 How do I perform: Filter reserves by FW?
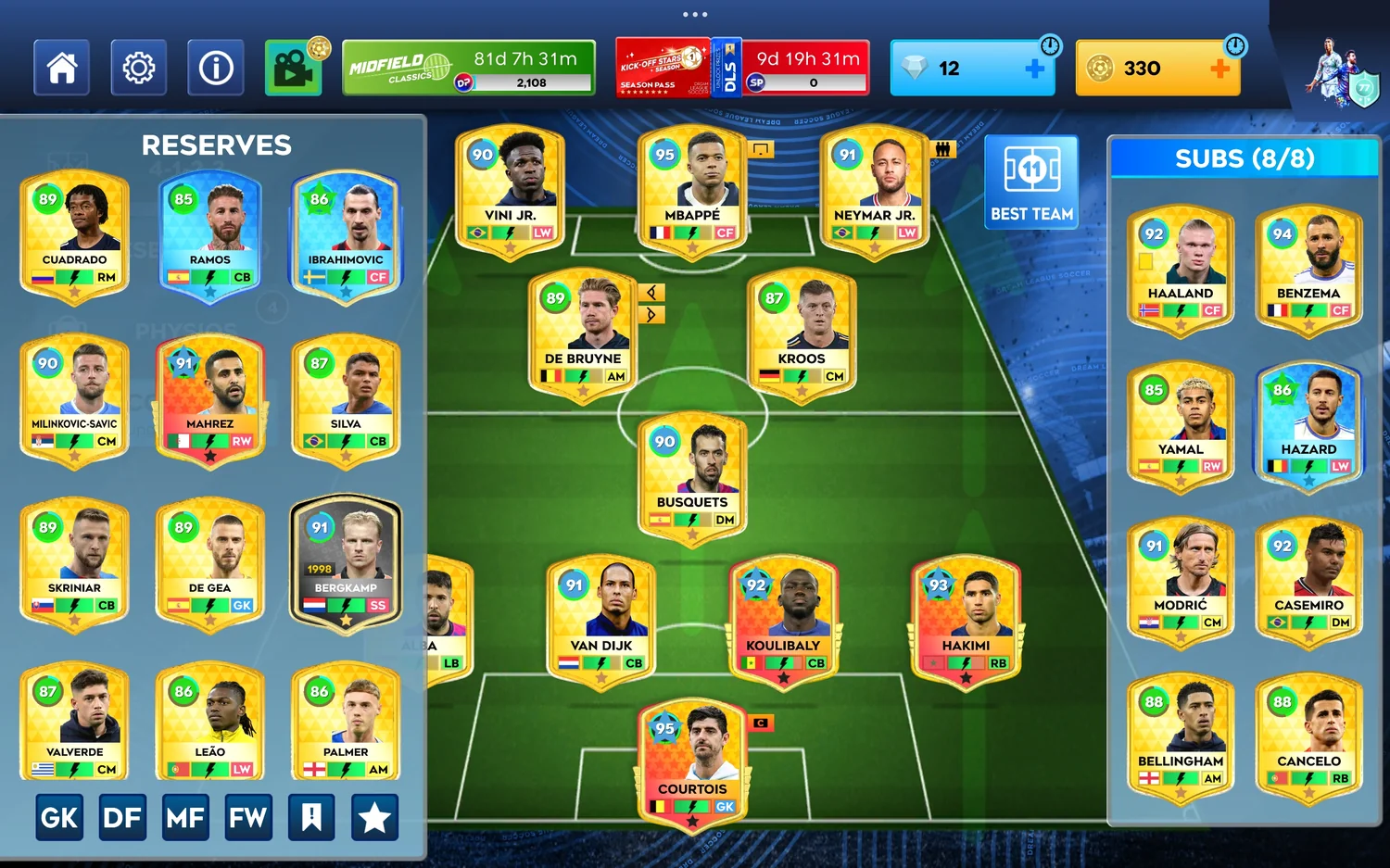248,817
